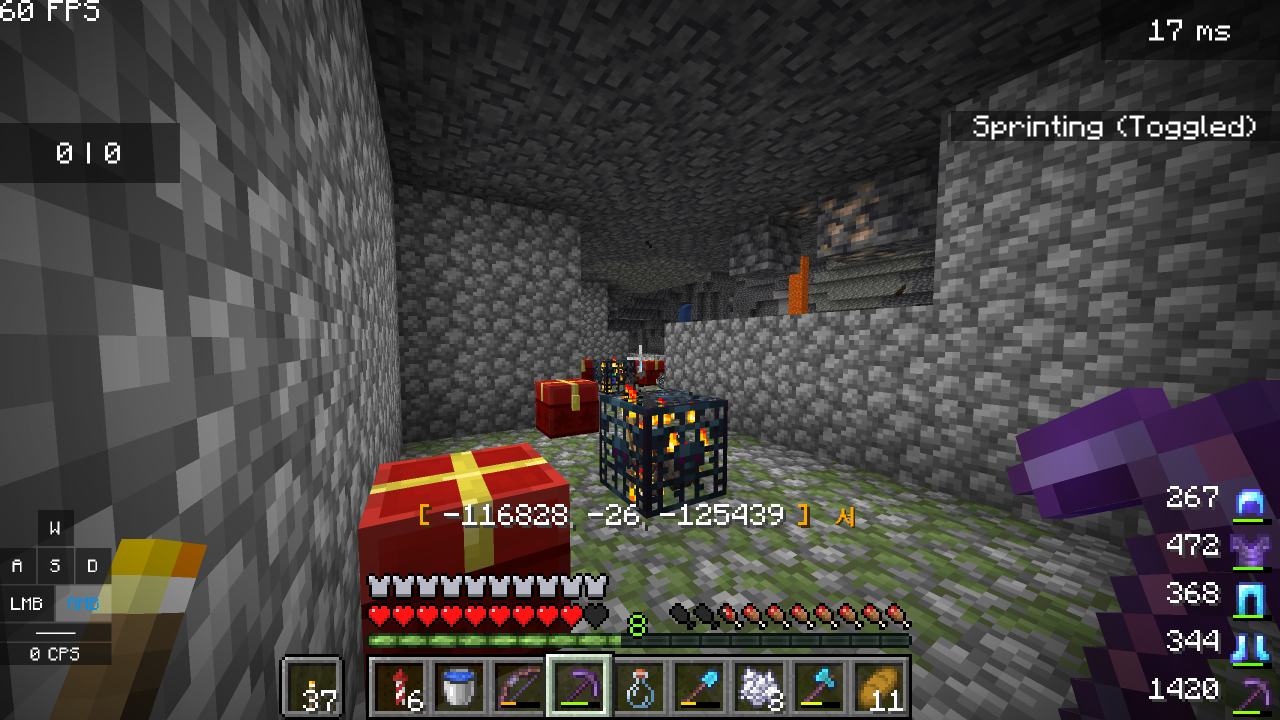Select the firework rocket hotbar slot

[x=398, y=687]
